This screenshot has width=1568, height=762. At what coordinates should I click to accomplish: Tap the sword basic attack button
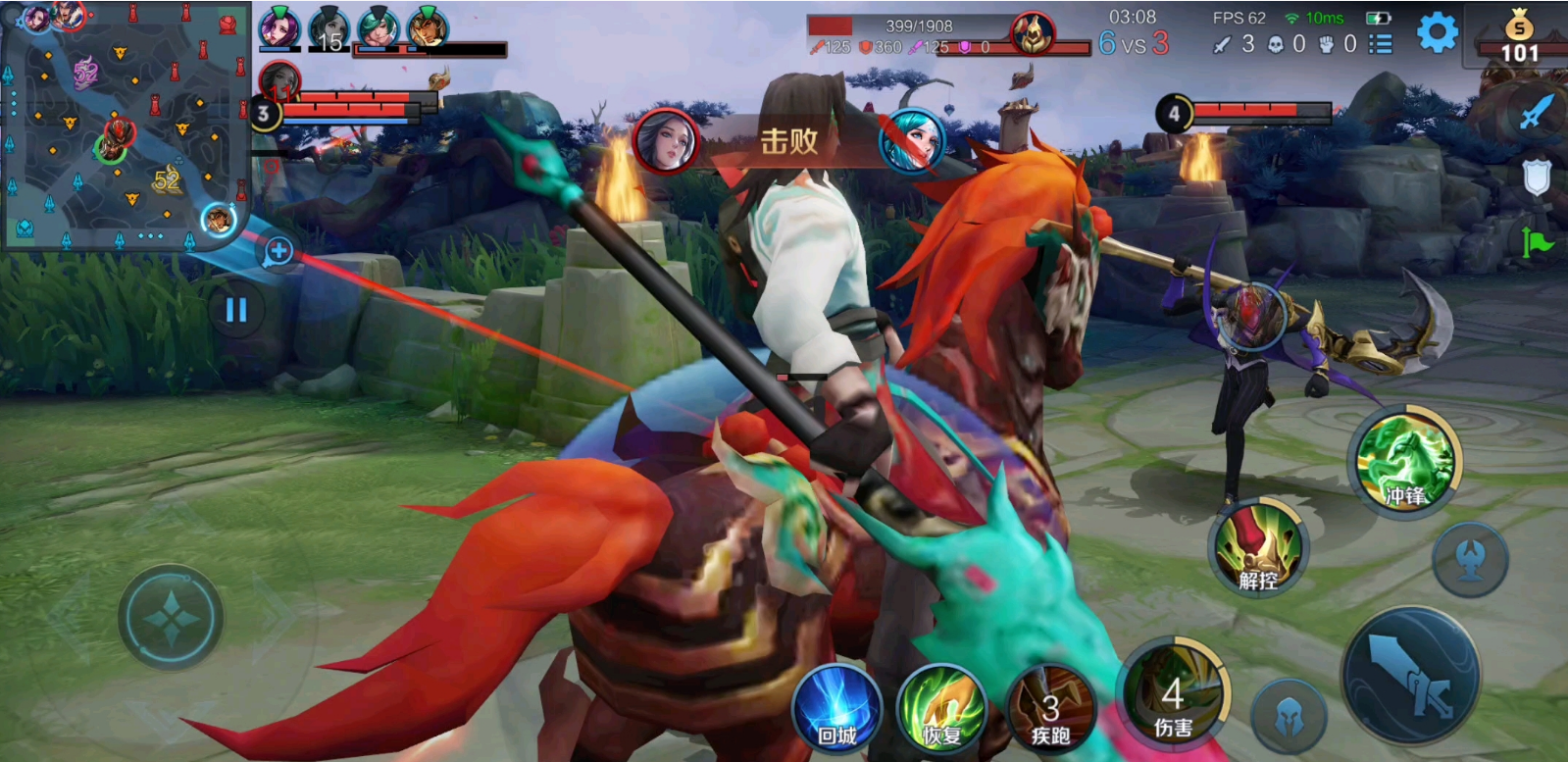click(1411, 677)
